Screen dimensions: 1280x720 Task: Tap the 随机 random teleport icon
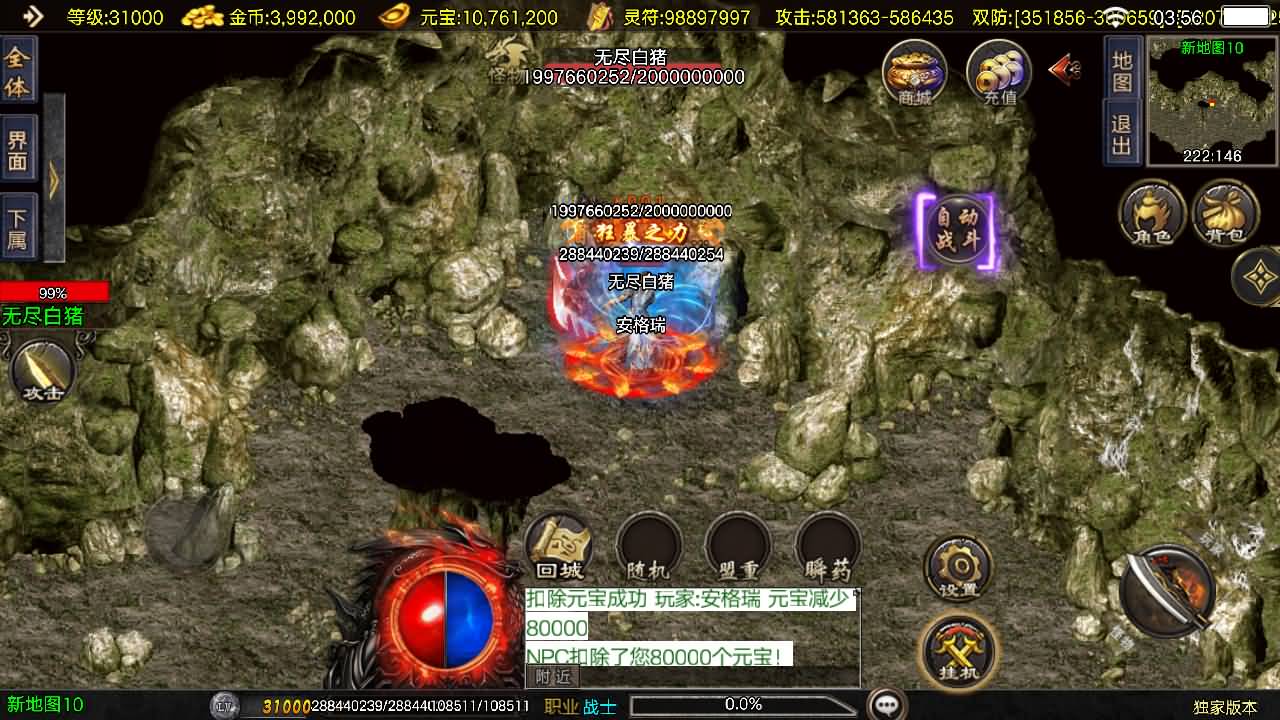648,548
